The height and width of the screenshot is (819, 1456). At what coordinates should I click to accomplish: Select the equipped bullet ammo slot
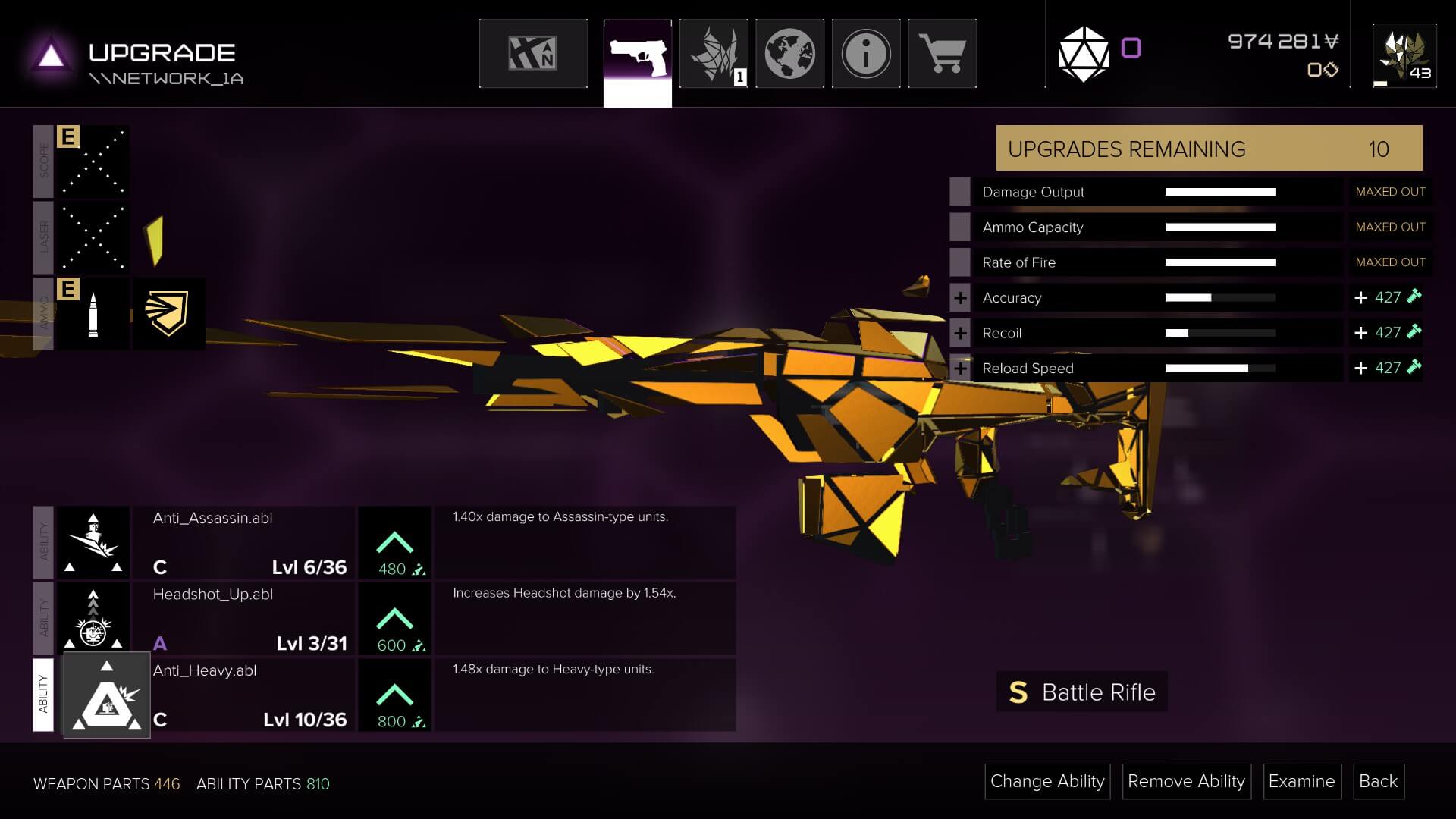point(93,314)
